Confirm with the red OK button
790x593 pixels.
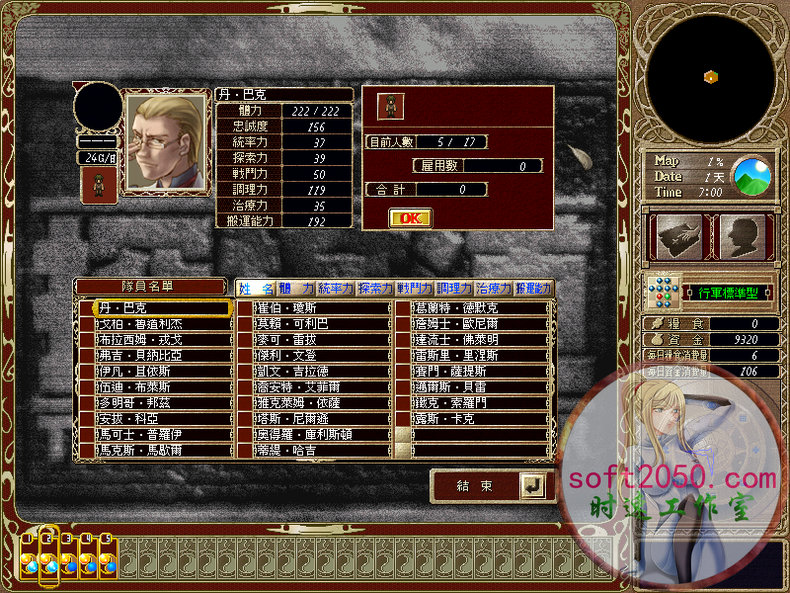(x=410, y=217)
